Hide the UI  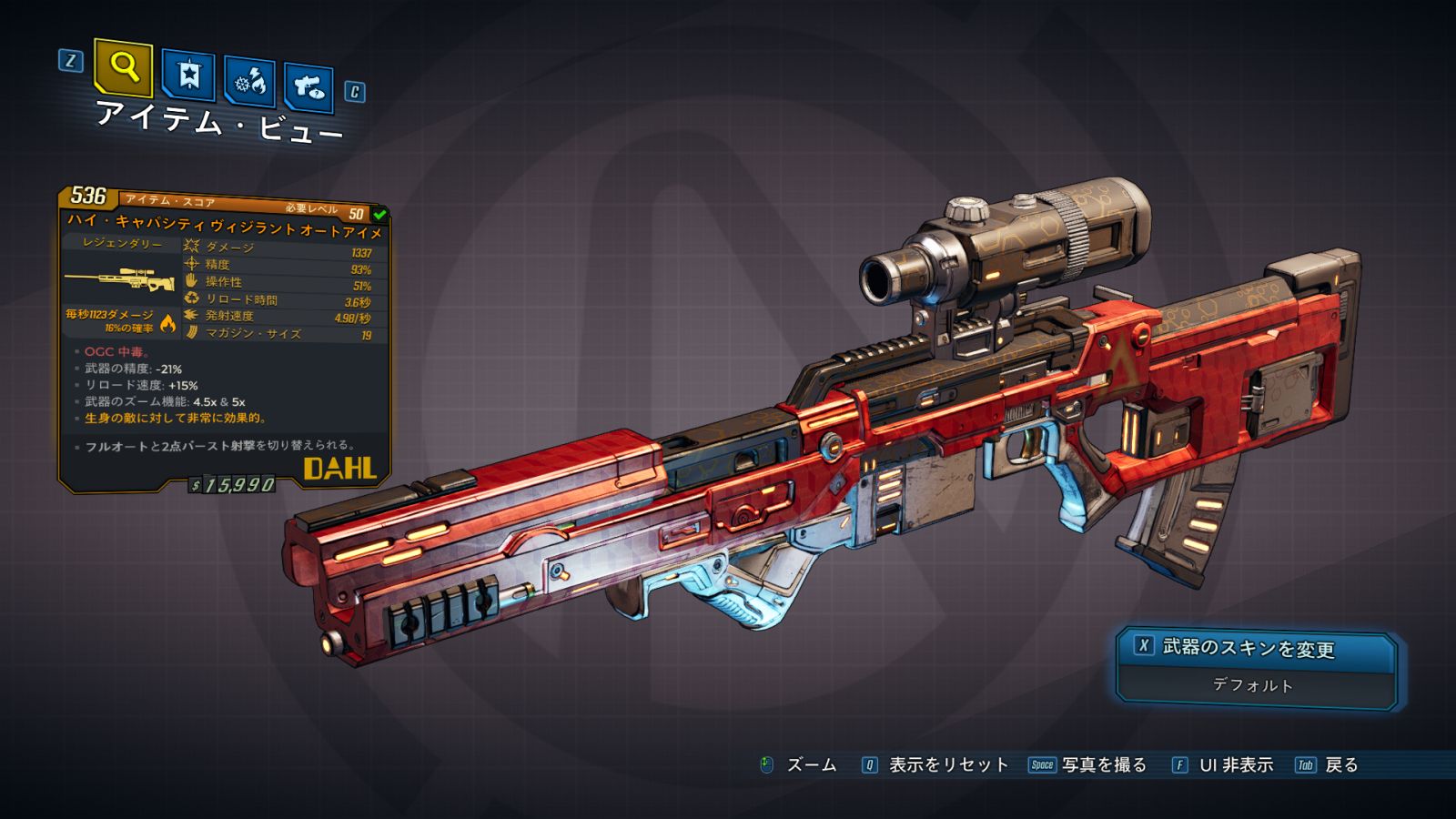(x=1223, y=765)
